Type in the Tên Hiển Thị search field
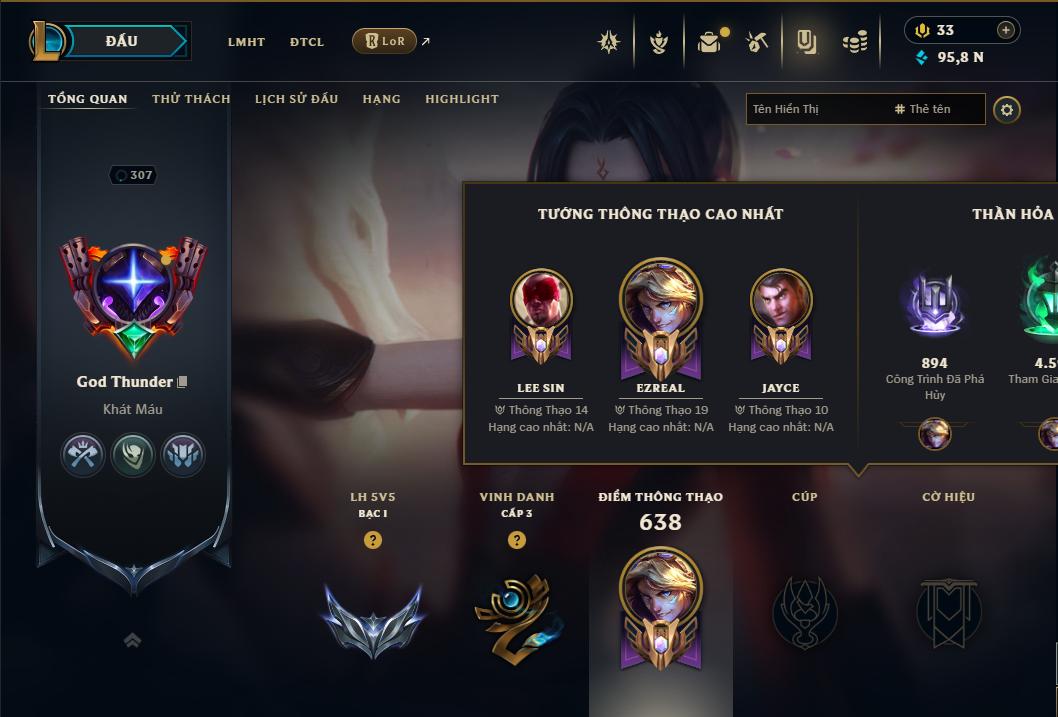The image size is (1058, 717). click(815, 109)
